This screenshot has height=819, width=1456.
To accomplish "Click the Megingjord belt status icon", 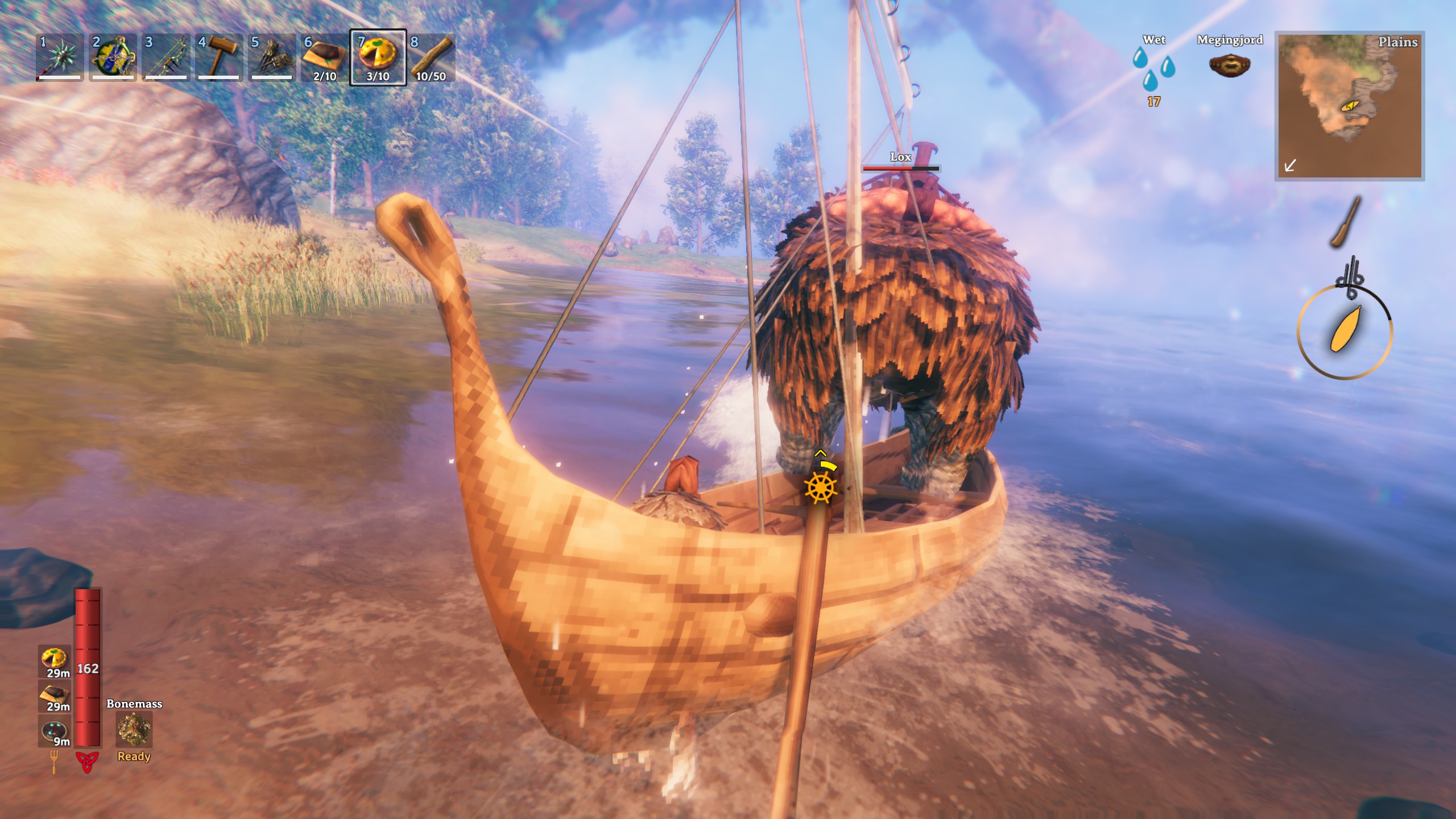I will pyautogui.click(x=1229, y=65).
